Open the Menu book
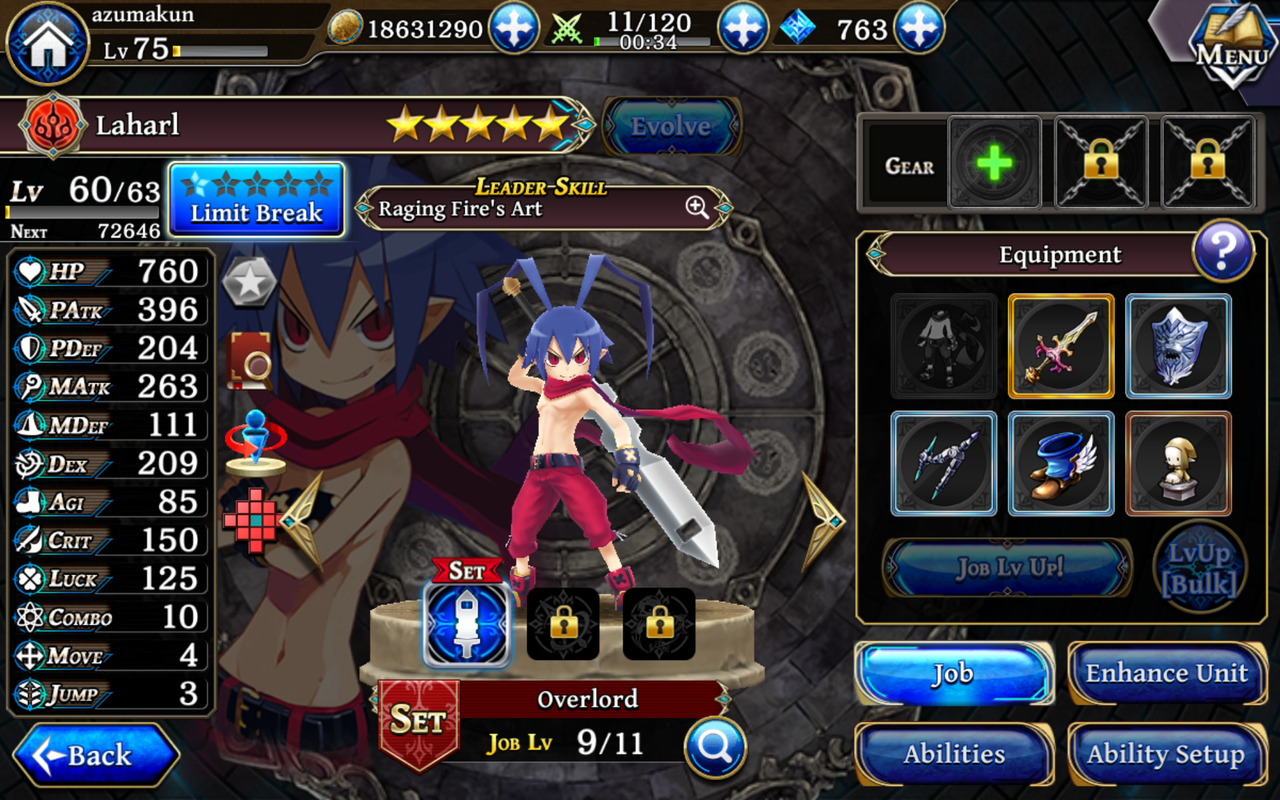Image resolution: width=1280 pixels, height=800 pixels. 1231,47
